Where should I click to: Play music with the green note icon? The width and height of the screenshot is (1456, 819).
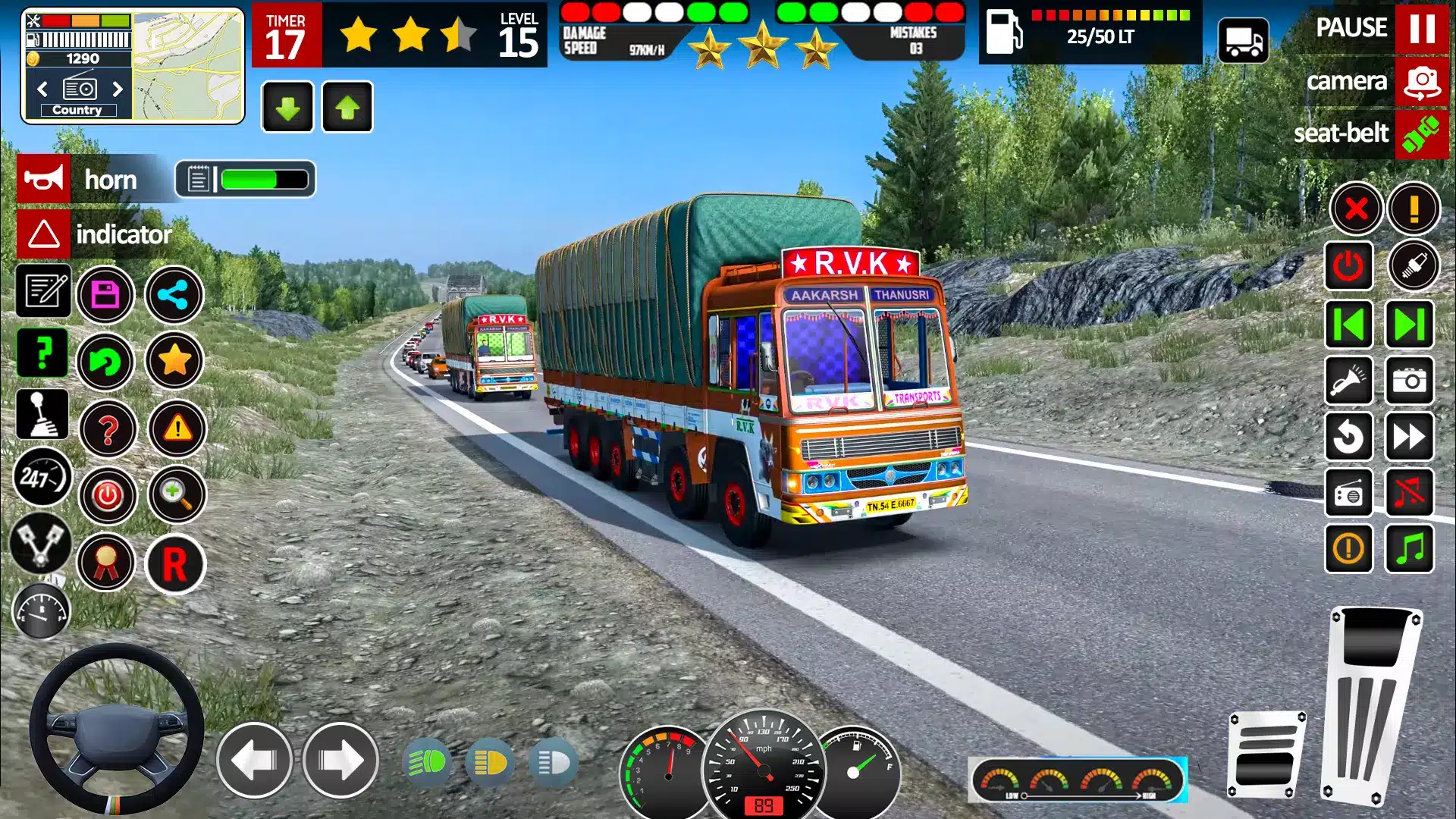pyautogui.click(x=1410, y=548)
